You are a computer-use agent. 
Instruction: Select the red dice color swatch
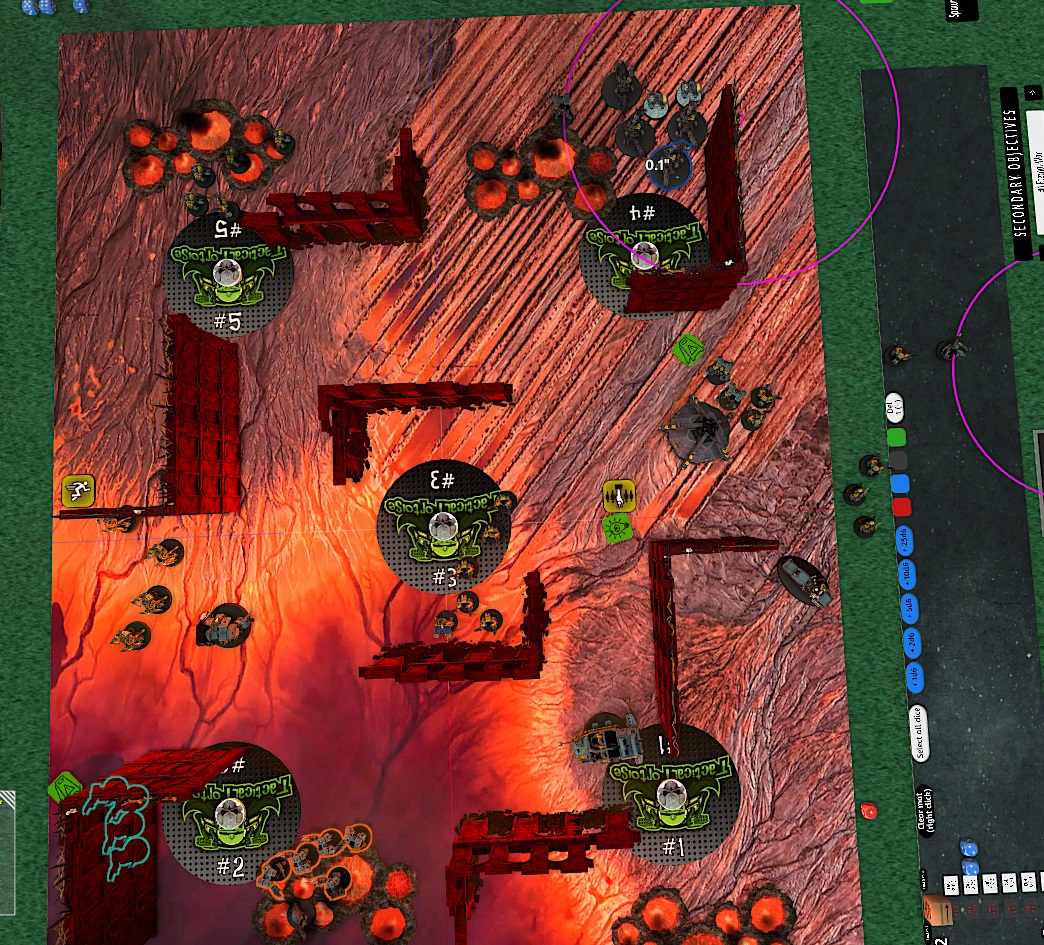click(902, 507)
